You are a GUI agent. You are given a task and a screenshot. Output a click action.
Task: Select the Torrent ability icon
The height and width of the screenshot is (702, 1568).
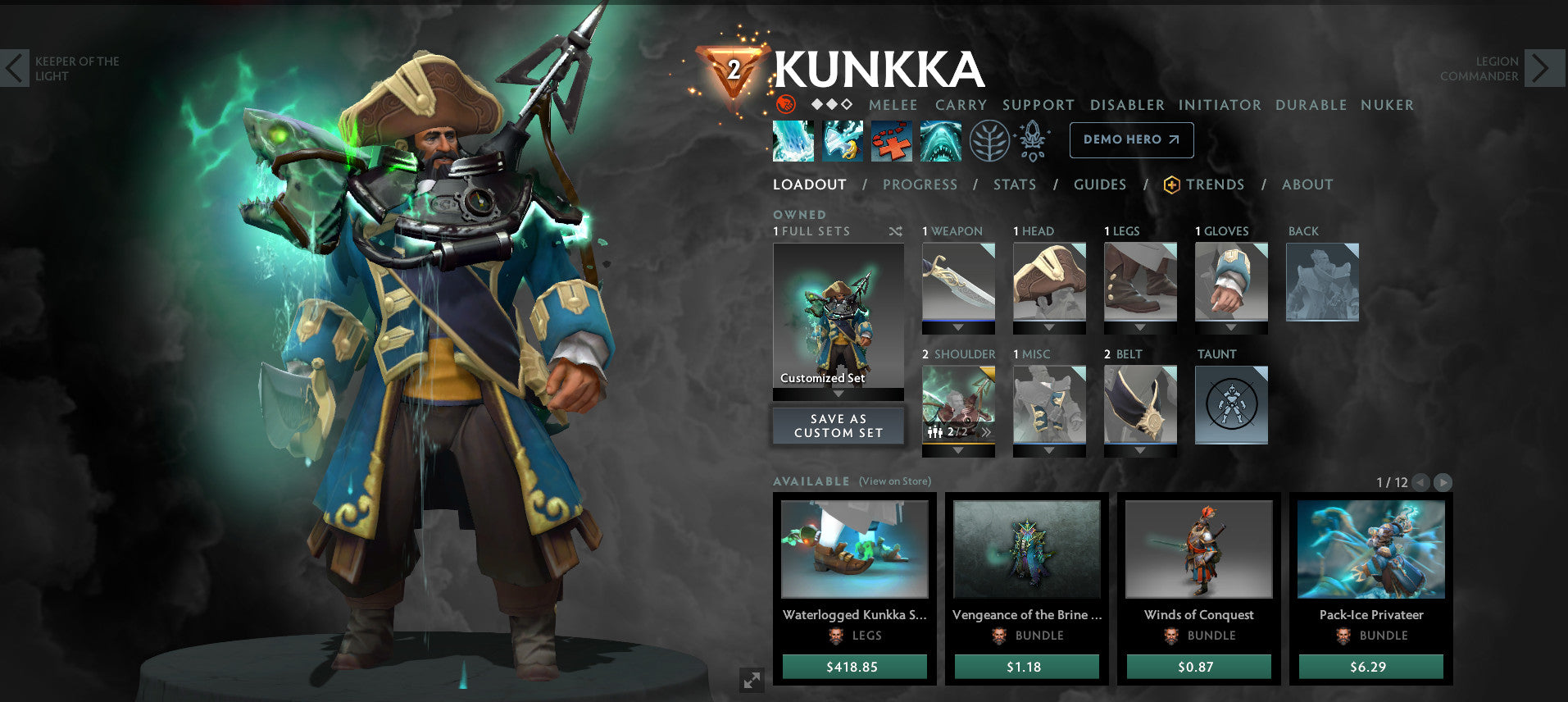click(x=793, y=139)
